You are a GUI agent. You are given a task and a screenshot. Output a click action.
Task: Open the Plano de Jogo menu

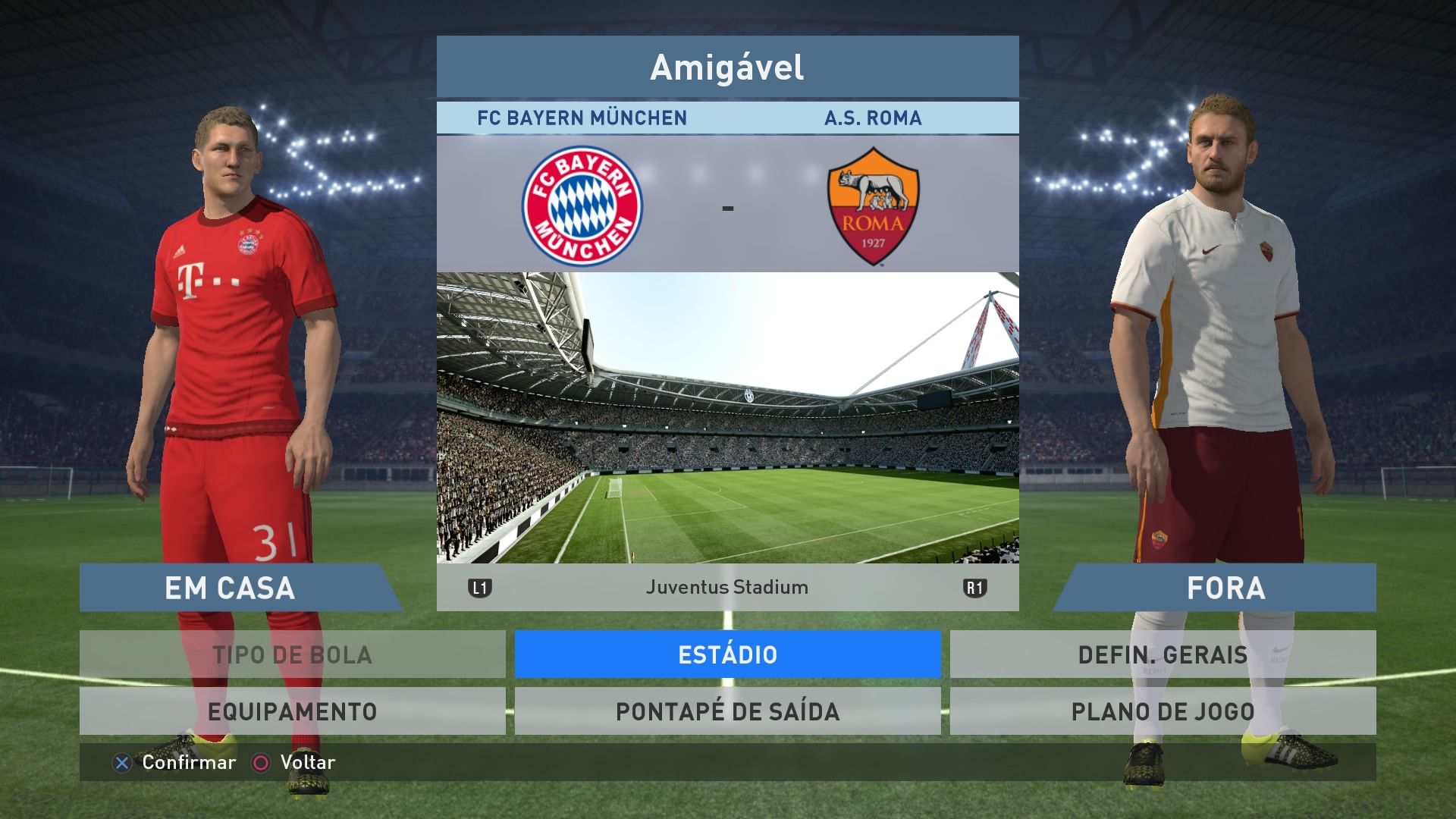pyautogui.click(x=1163, y=711)
